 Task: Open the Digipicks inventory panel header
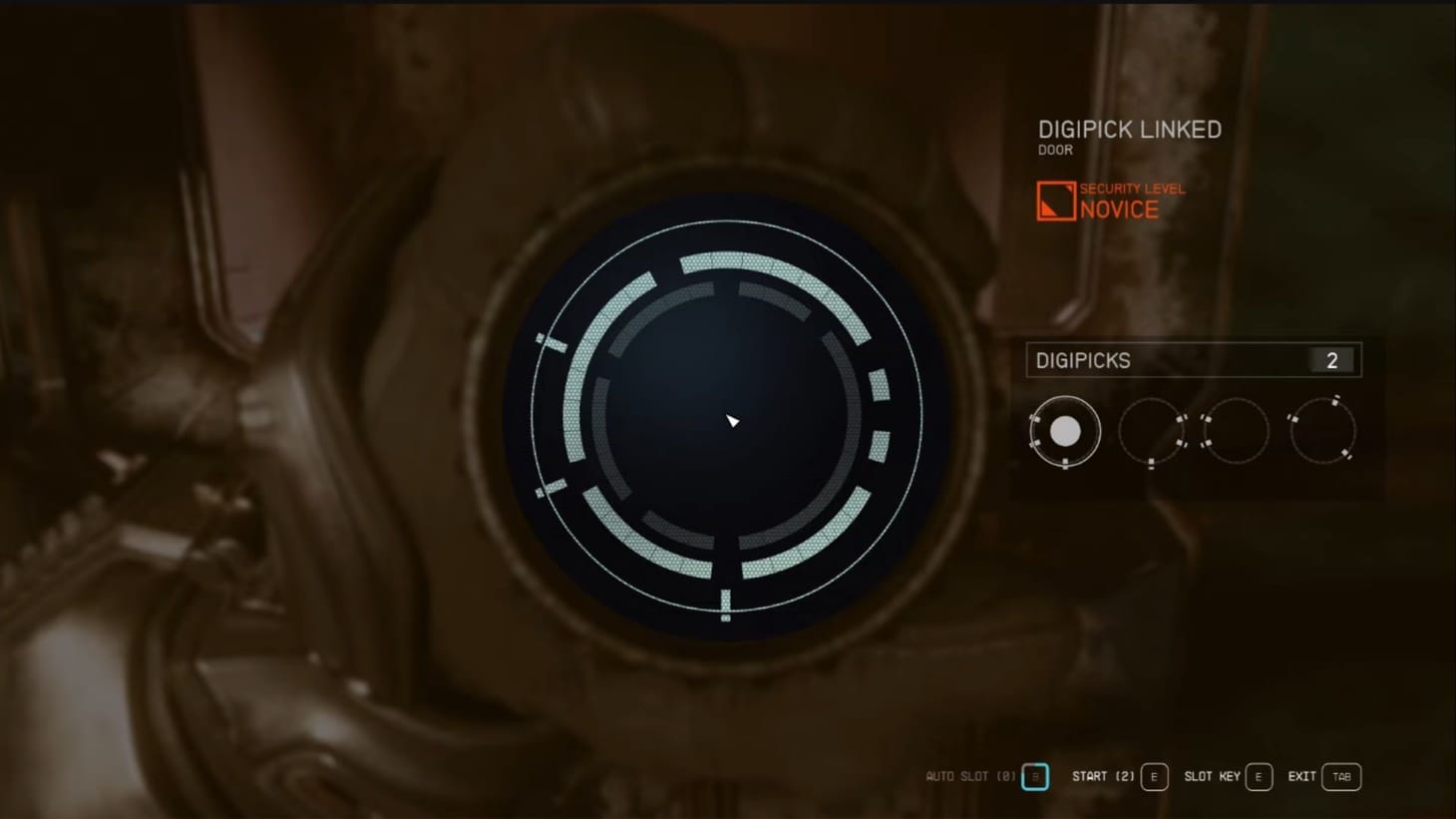click(1083, 360)
